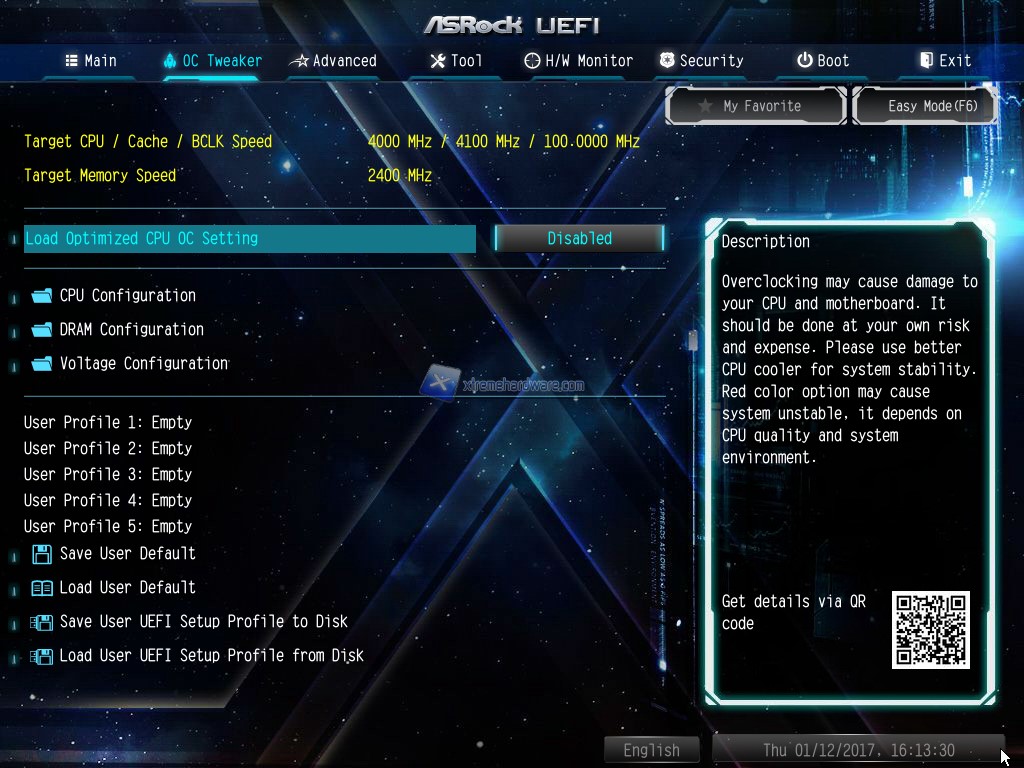Open the Security tab
The width and height of the screenshot is (1024, 768).
tap(702, 61)
